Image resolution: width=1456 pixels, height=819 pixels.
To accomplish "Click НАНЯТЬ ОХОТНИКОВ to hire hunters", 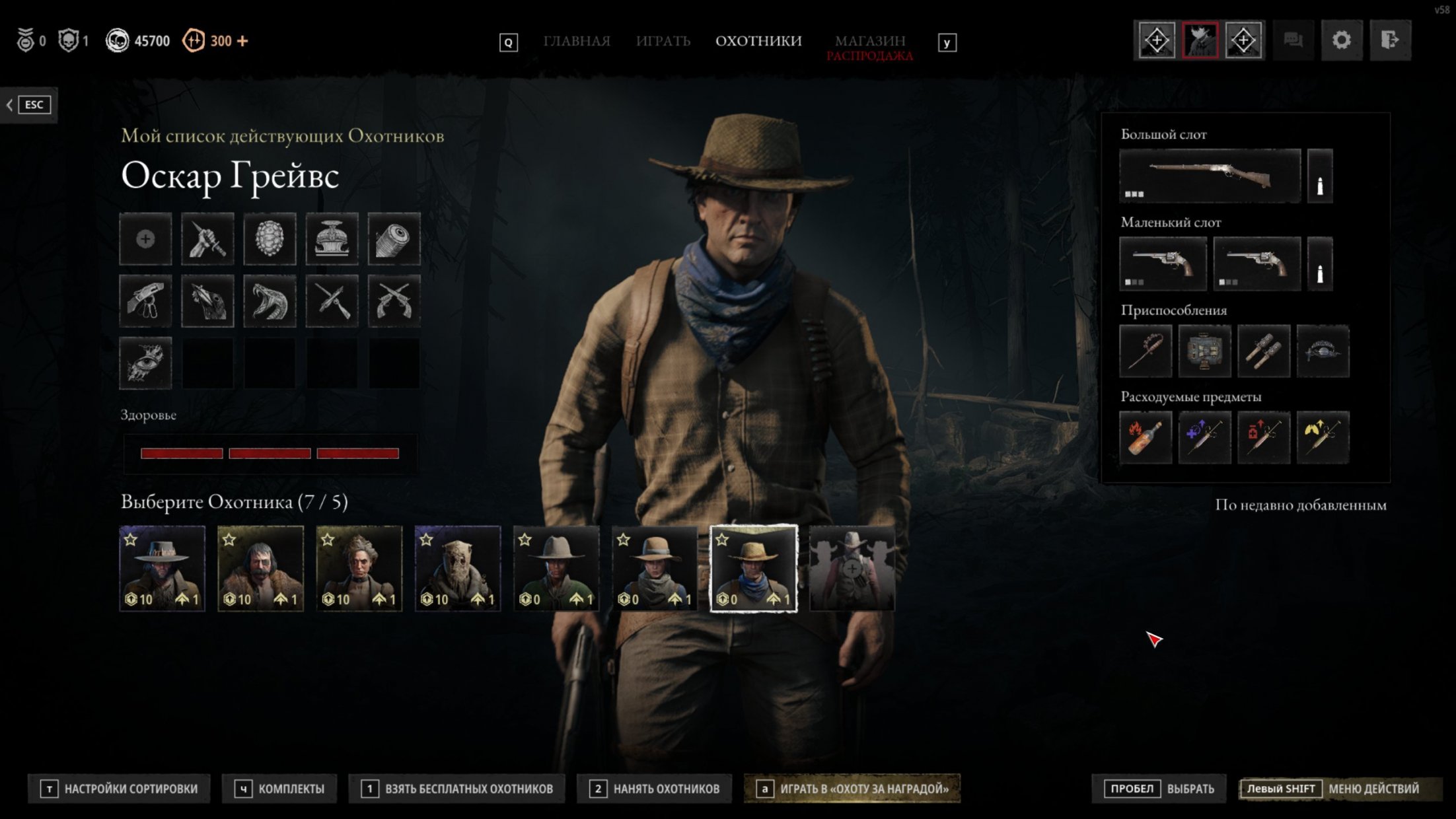I will 654,789.
